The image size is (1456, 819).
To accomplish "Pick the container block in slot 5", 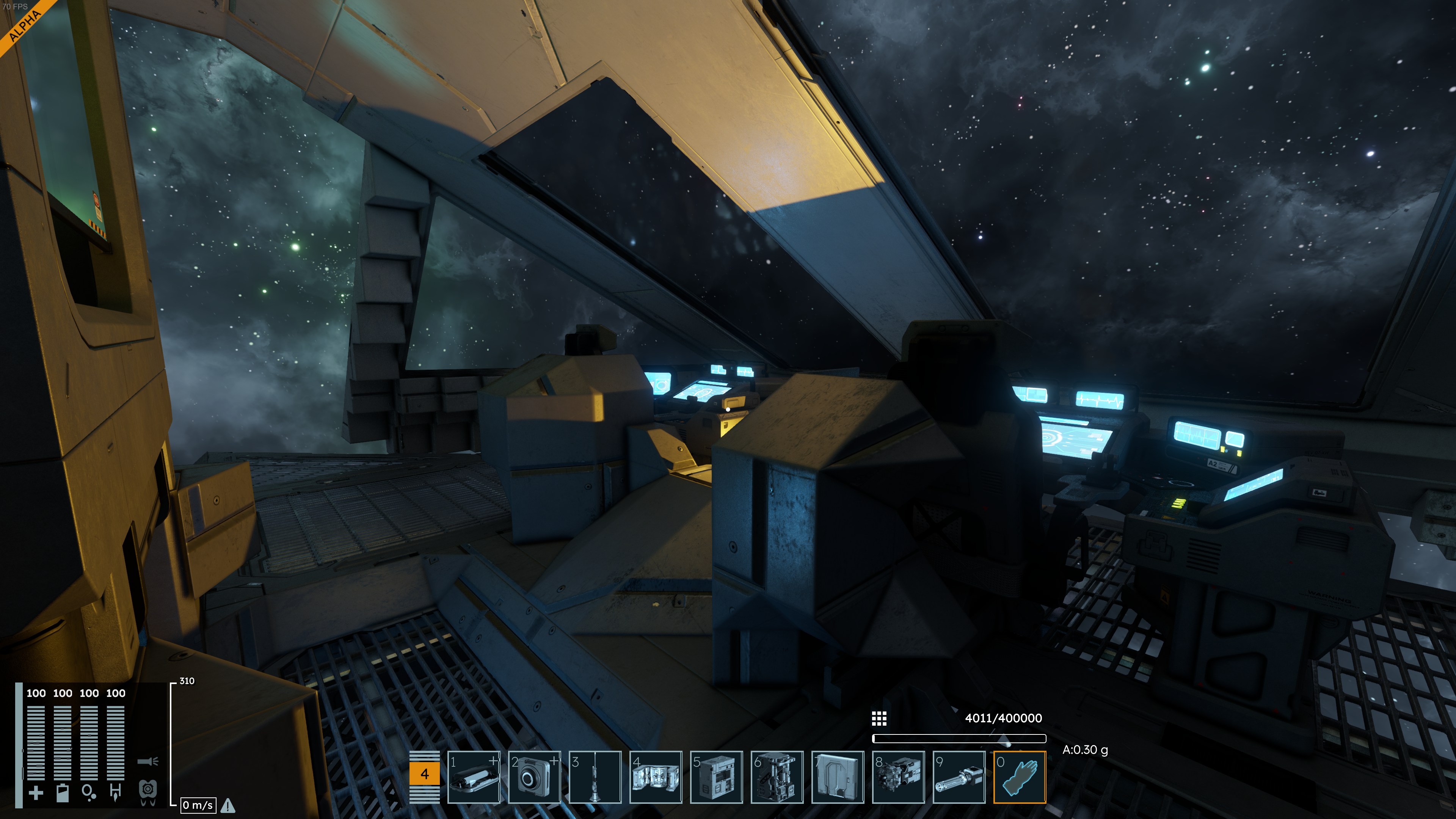I will coord(716,777).
